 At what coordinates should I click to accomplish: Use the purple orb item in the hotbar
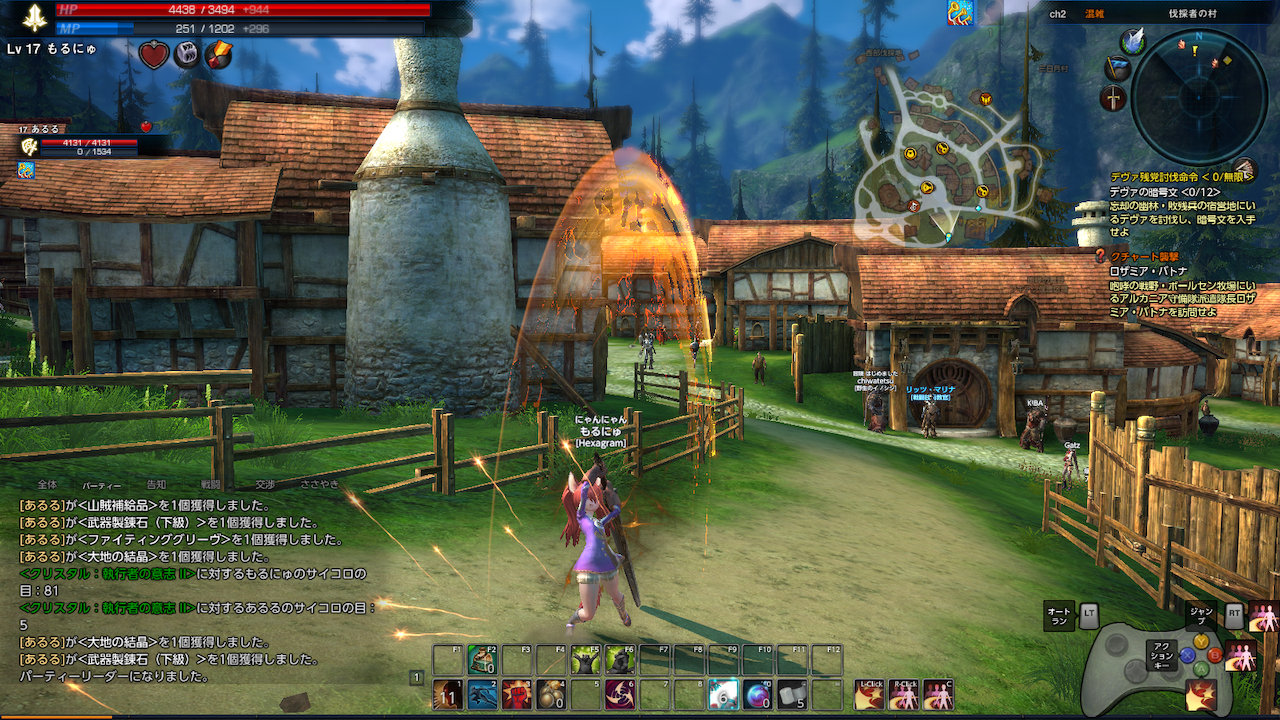(758, 694)
